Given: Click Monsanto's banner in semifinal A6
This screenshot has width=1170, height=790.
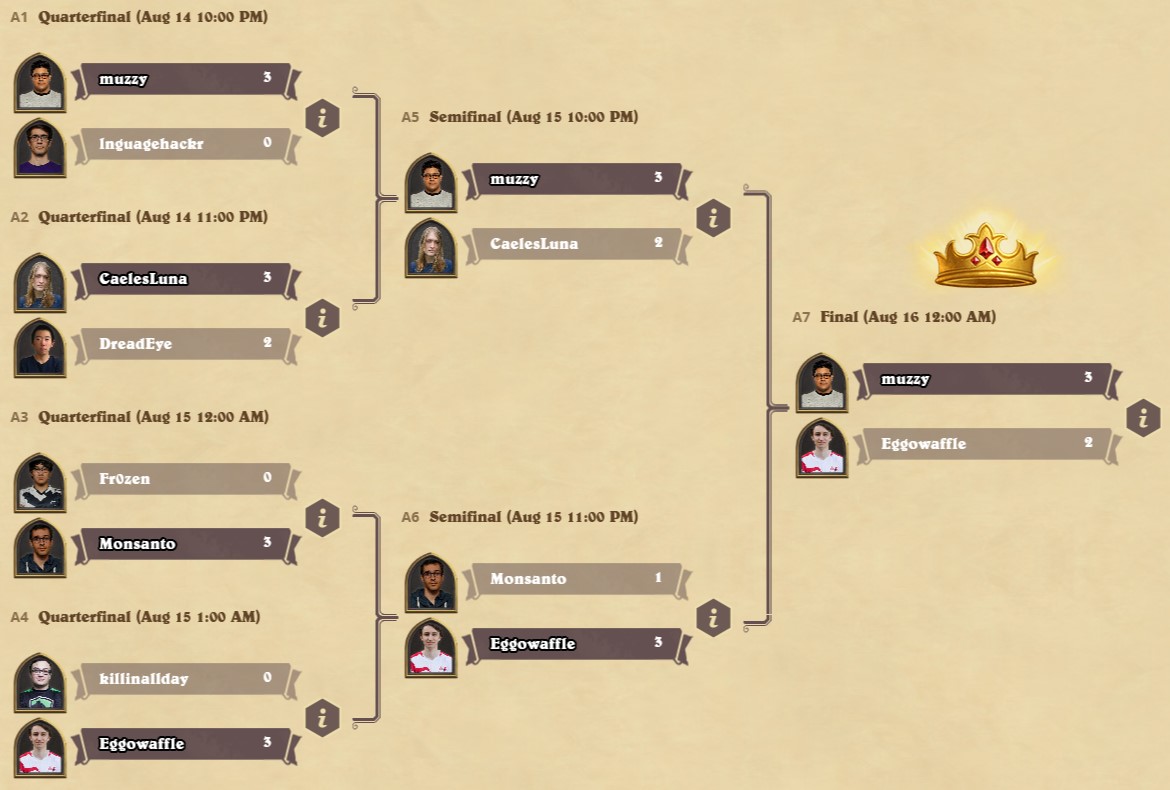Looking at the screenshot, I should (576, 579).
